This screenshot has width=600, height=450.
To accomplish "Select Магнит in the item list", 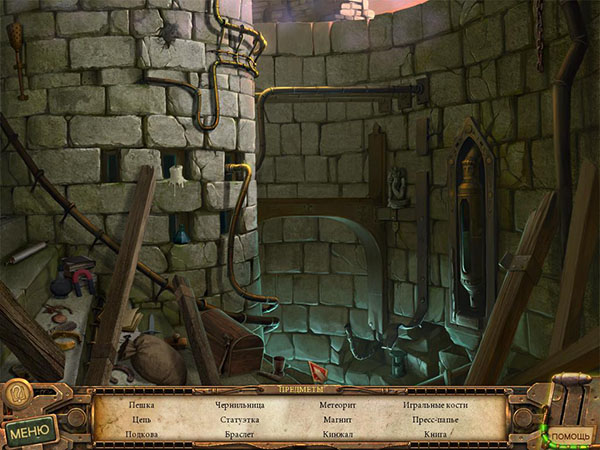I will click(336, 420).
